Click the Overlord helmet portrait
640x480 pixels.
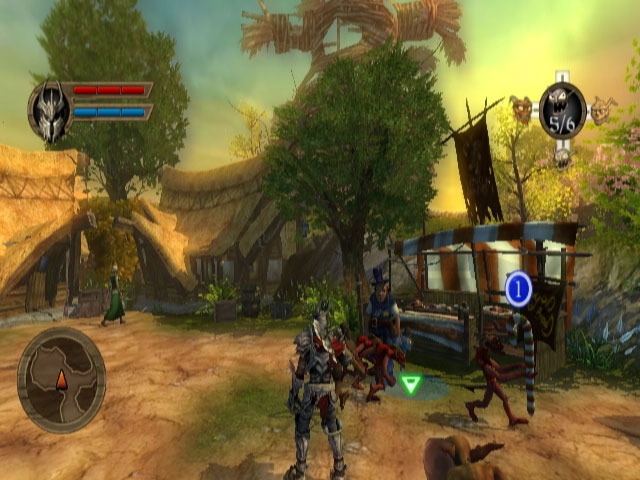pos(49,109)
